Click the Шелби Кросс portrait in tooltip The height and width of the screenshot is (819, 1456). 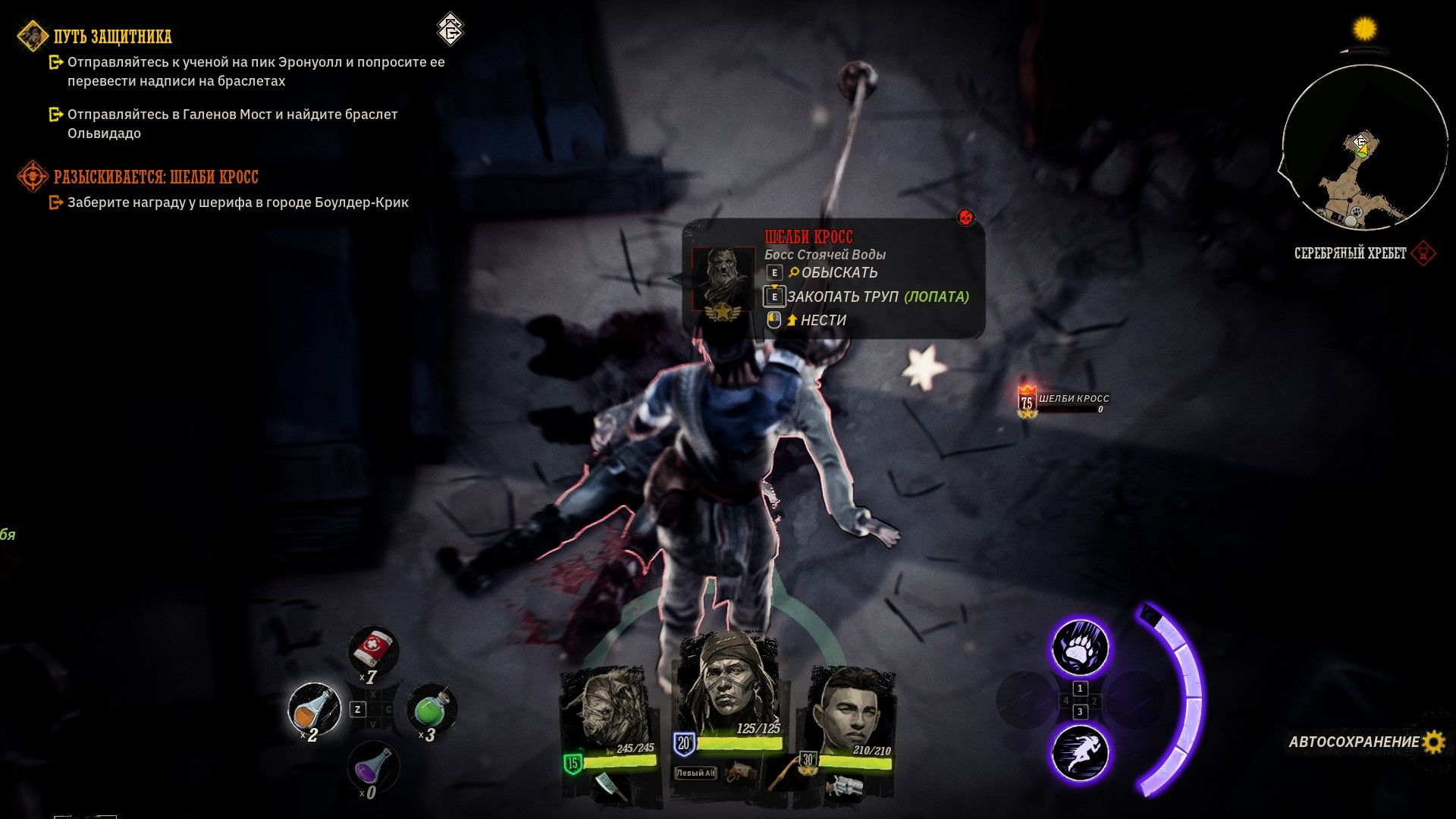(x=723, y=279)
